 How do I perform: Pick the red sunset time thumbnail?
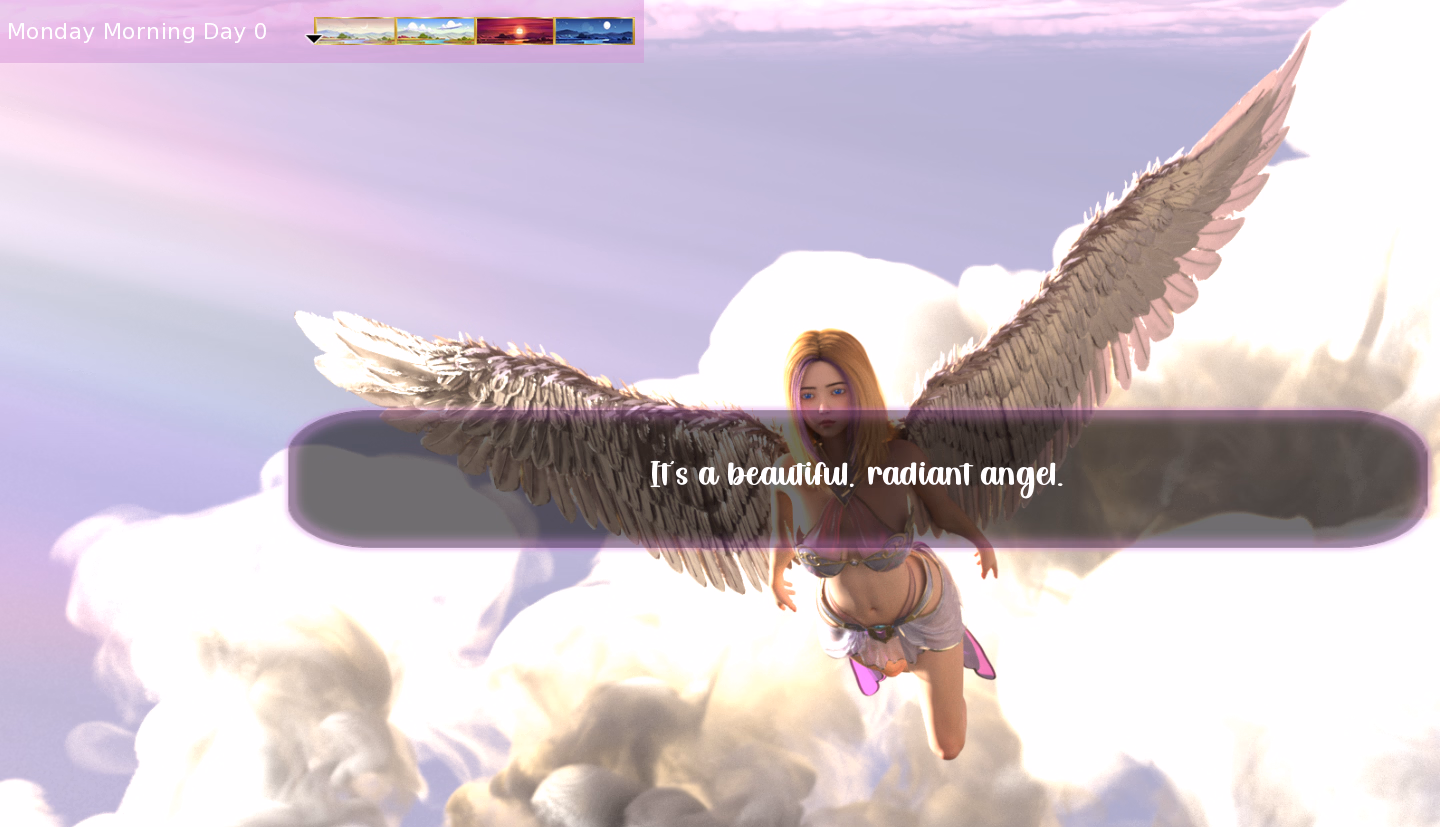tap(515, 31)
